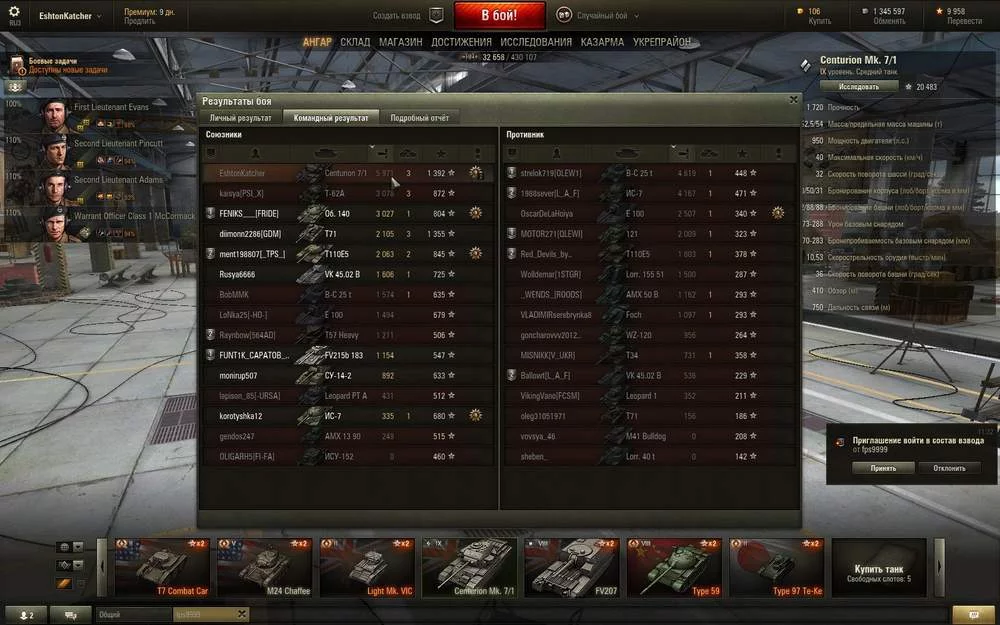Image resolution: width=1000 pixels, height=625 pixels.
Task: Choose the FV207 tank from the carousel
Action: [x=571, y=568]
